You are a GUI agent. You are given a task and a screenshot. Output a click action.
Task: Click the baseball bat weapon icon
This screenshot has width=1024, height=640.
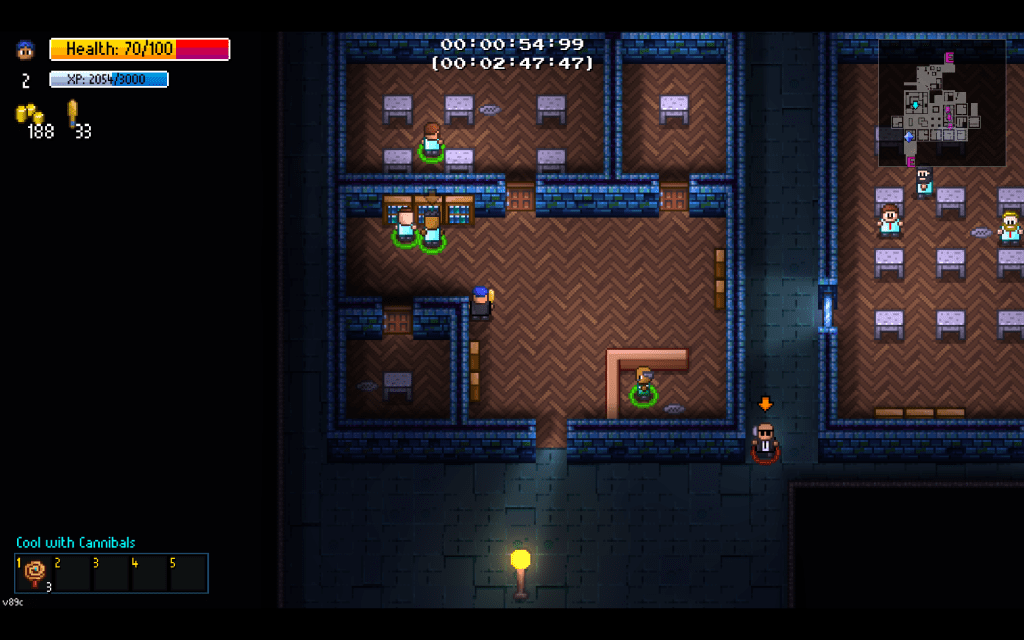point(73,112)
